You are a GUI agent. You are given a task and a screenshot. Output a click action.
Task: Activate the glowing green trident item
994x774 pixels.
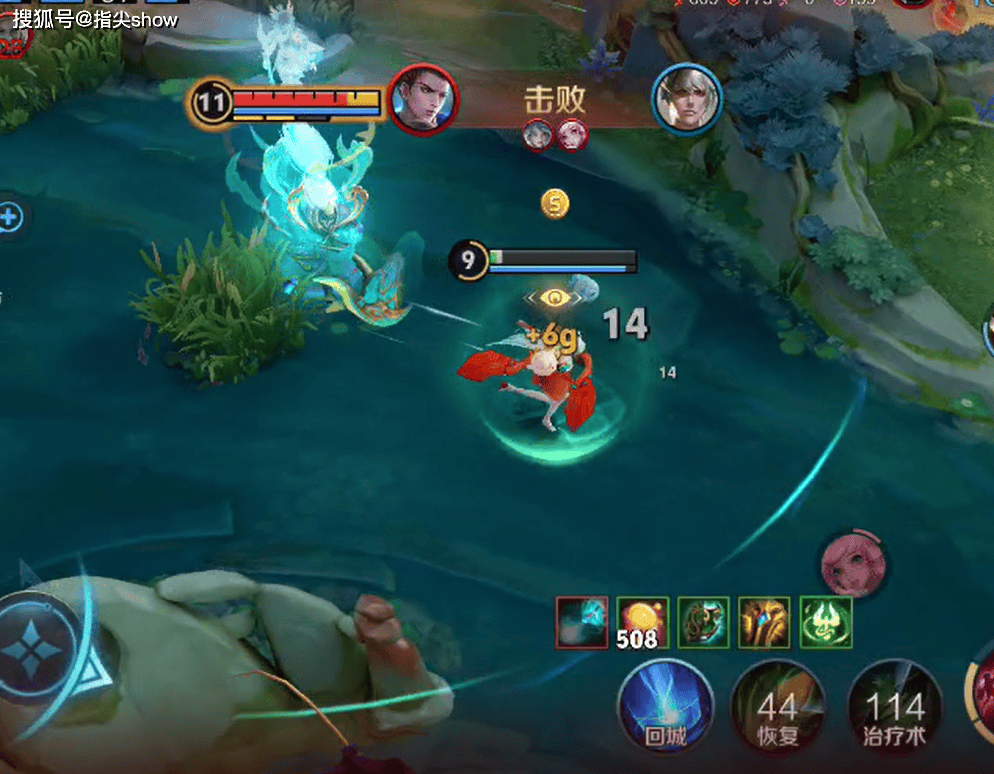825,622
